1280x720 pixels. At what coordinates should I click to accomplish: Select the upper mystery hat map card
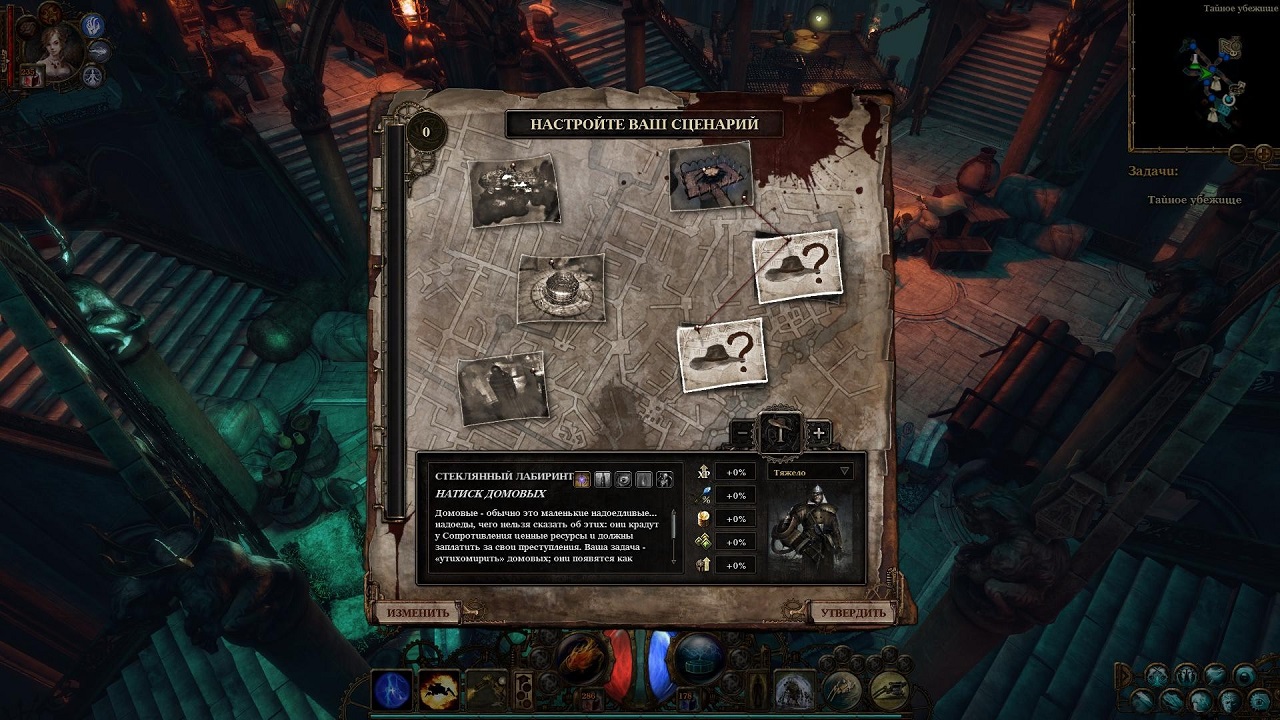point(796,265)
